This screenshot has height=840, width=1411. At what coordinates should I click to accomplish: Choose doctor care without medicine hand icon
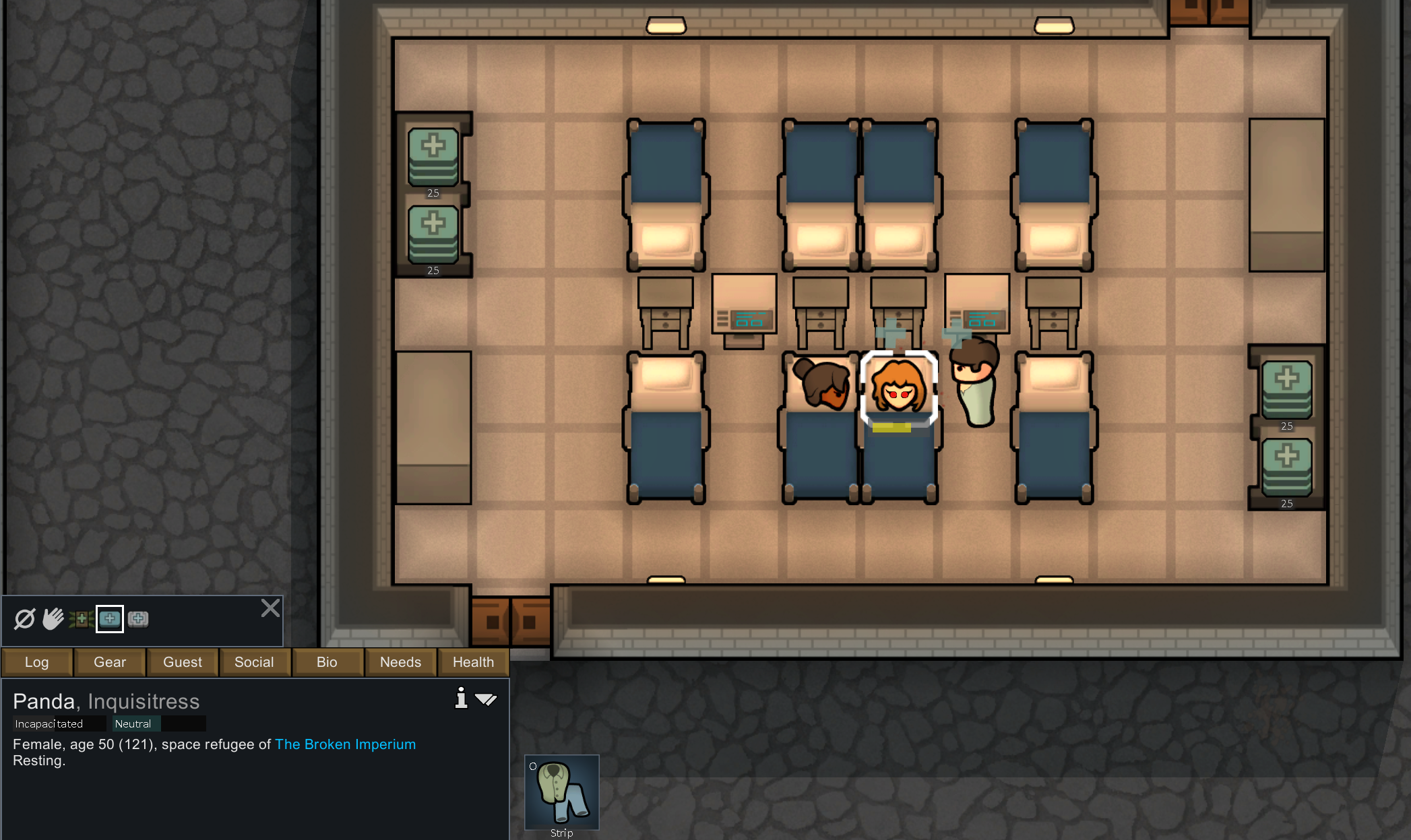pos(53,618)
